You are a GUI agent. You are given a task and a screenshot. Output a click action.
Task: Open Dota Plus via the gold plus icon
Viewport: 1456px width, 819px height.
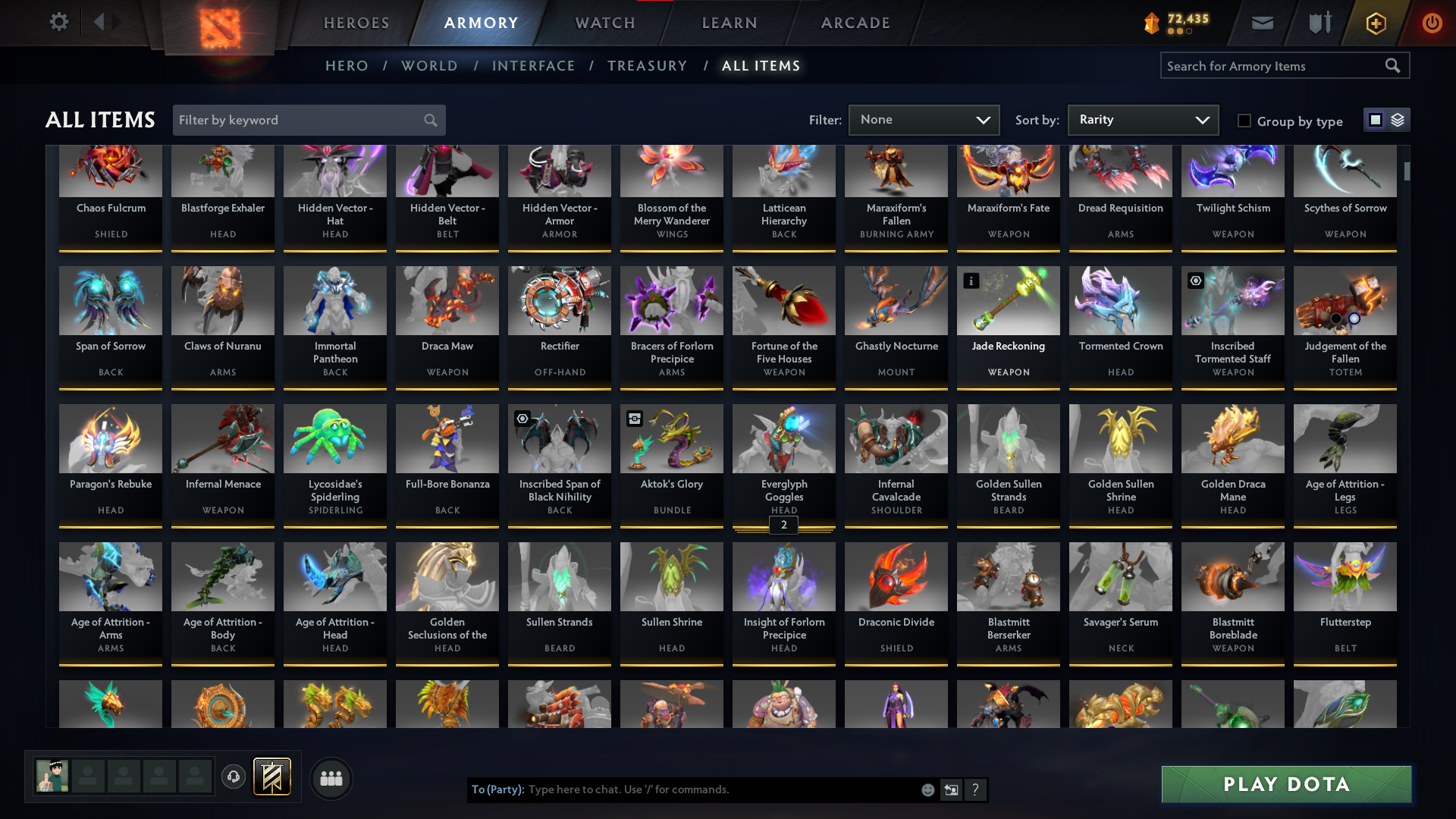click(1375, 23)
